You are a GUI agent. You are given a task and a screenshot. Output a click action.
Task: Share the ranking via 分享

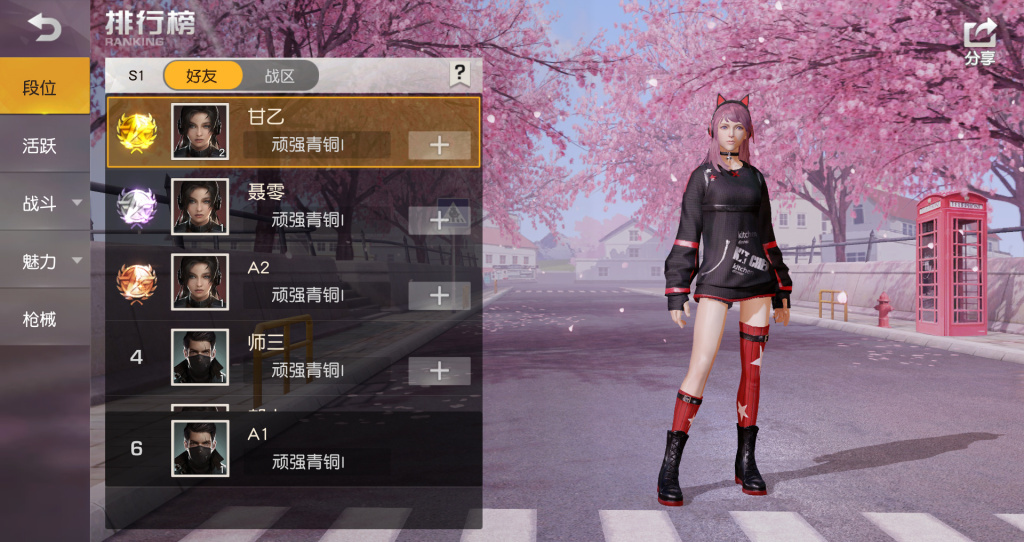click(x=980, y=43)
